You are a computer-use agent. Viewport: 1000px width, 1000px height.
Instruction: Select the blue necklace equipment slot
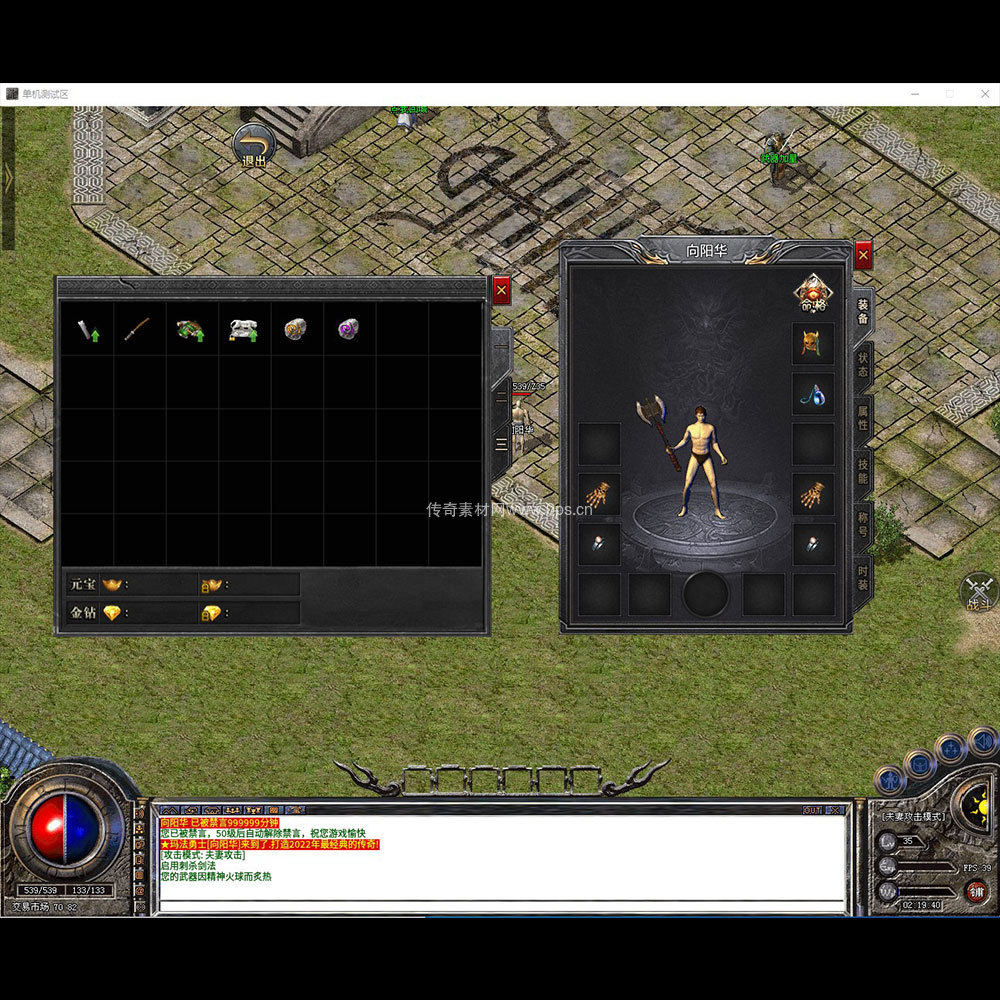pos(813,395)
